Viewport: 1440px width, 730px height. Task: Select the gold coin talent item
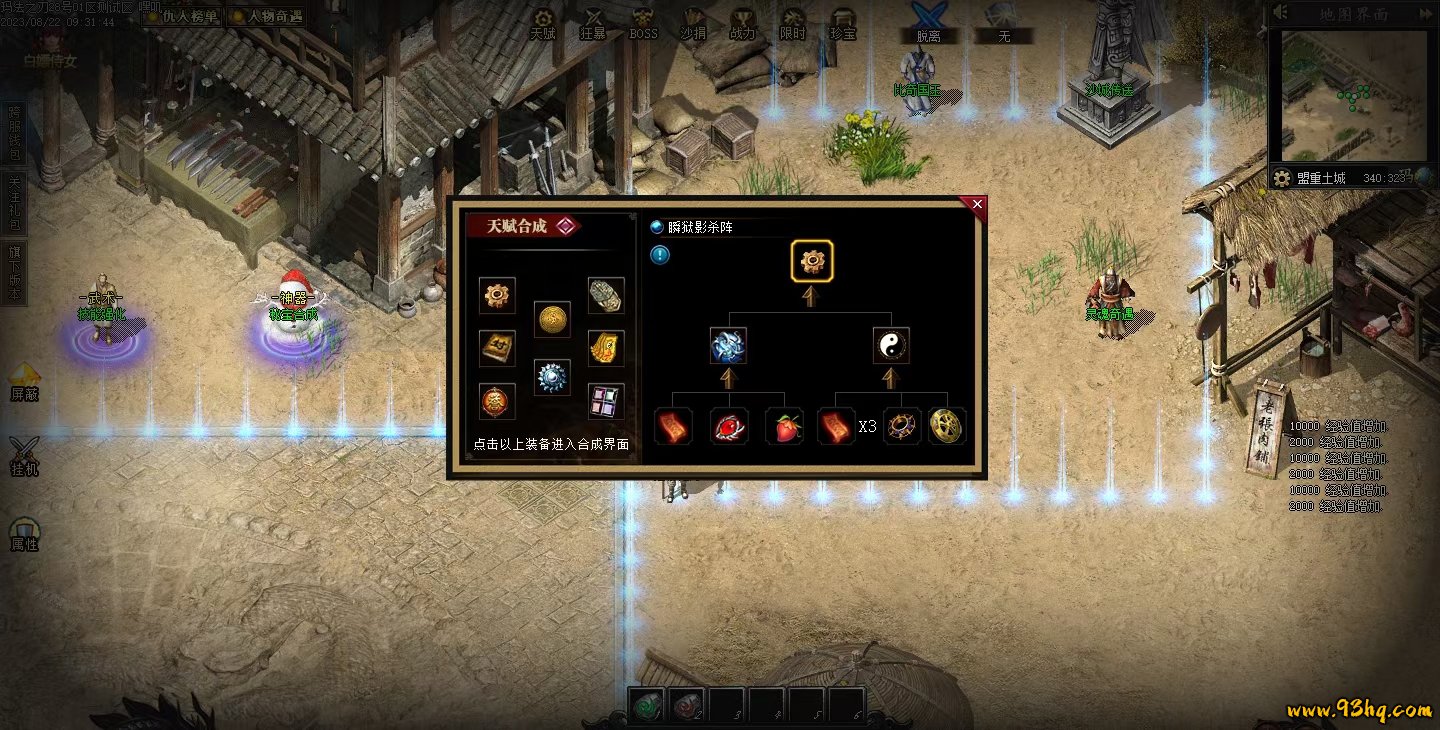coord(552,319)
